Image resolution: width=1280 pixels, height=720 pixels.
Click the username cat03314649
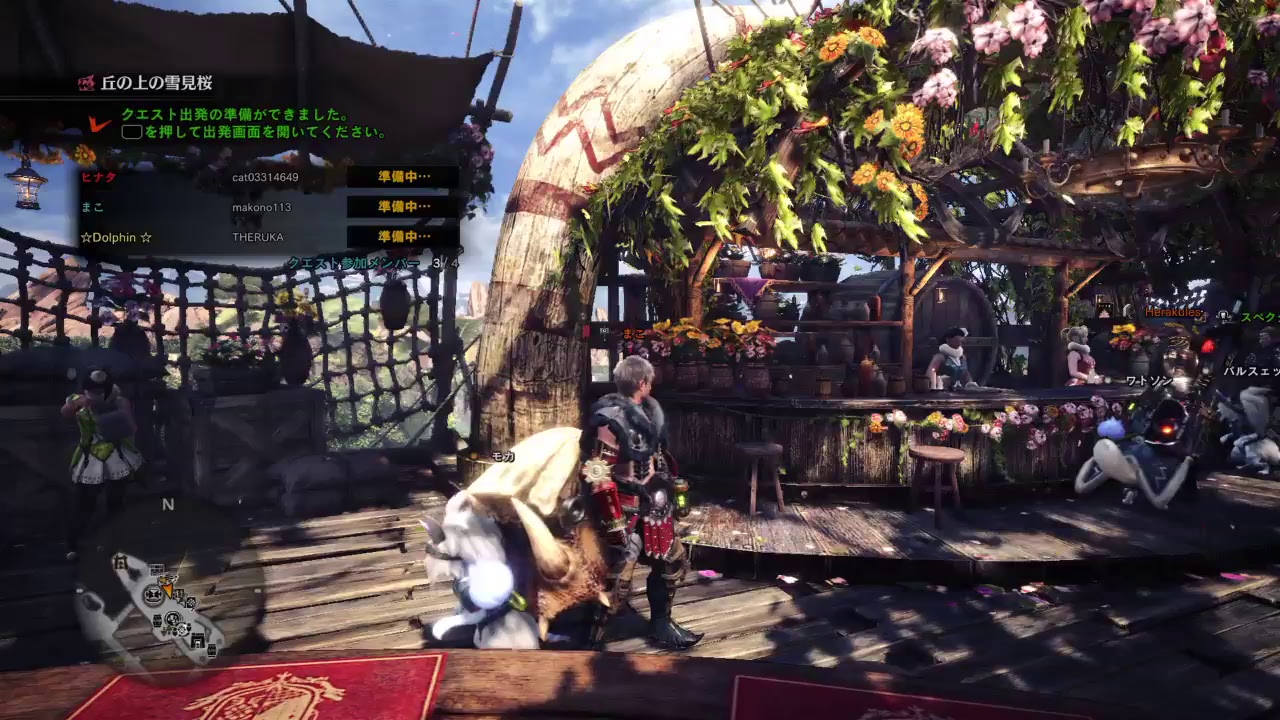click(267, 176)
